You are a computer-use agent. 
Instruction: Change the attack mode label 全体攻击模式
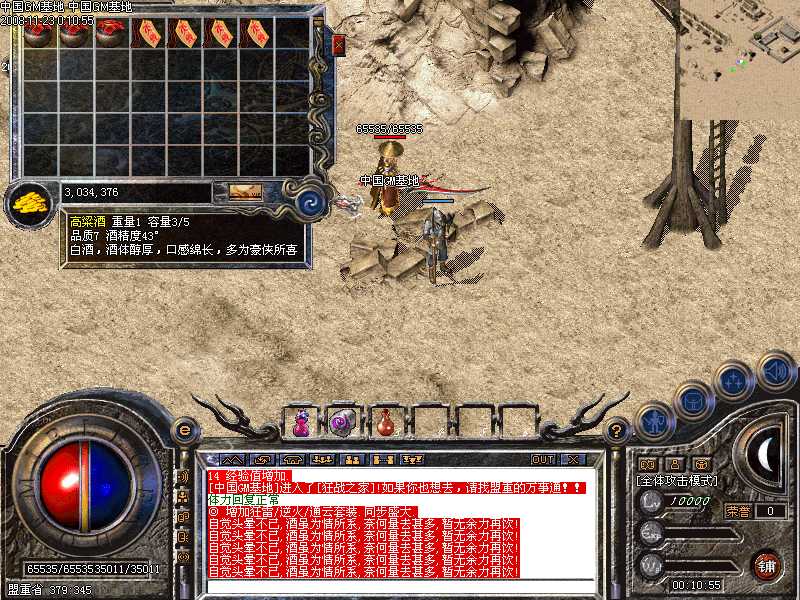(x=677, y=480)
